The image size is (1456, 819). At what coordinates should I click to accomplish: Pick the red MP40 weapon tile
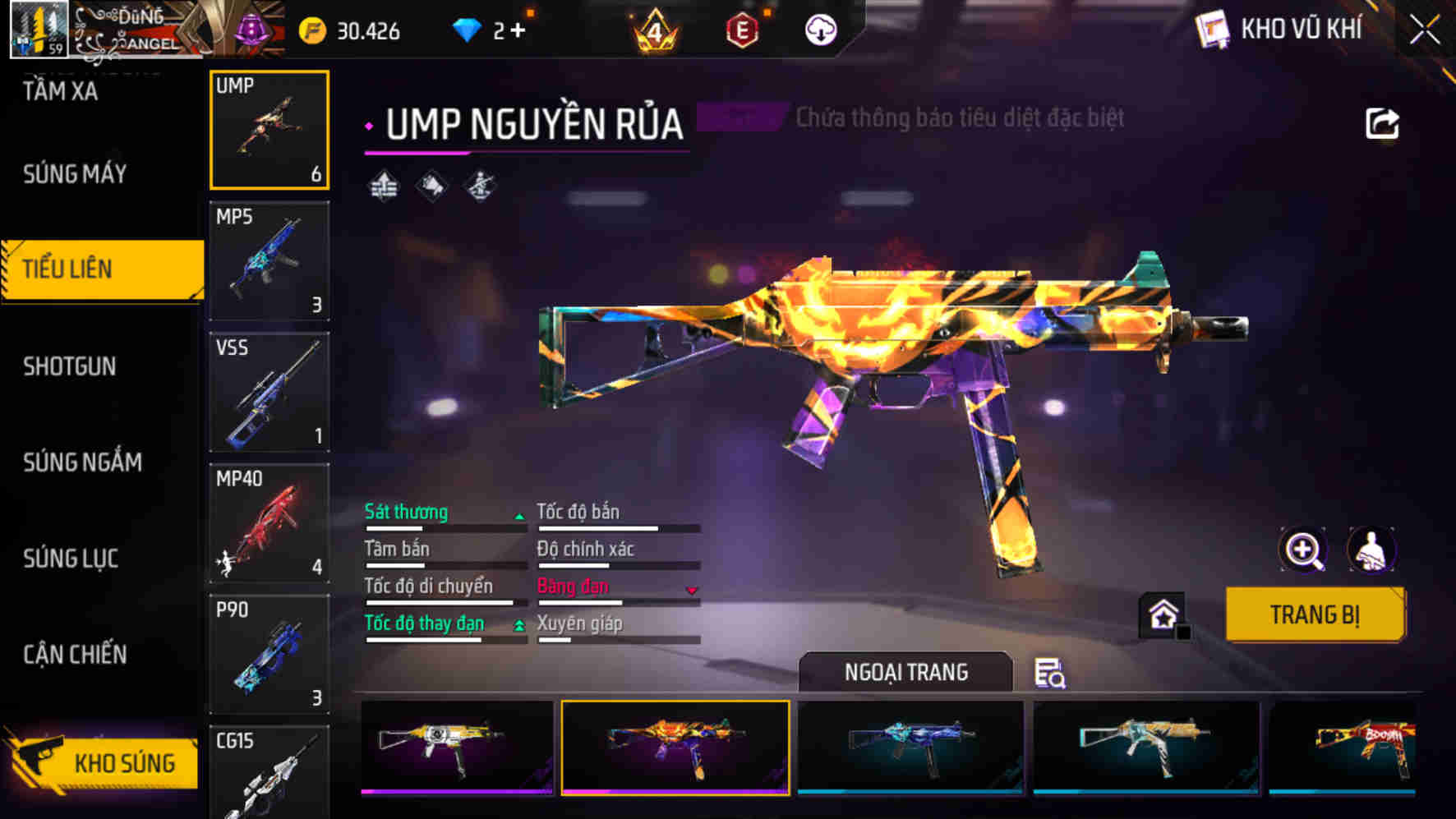(x=270, y=523)
